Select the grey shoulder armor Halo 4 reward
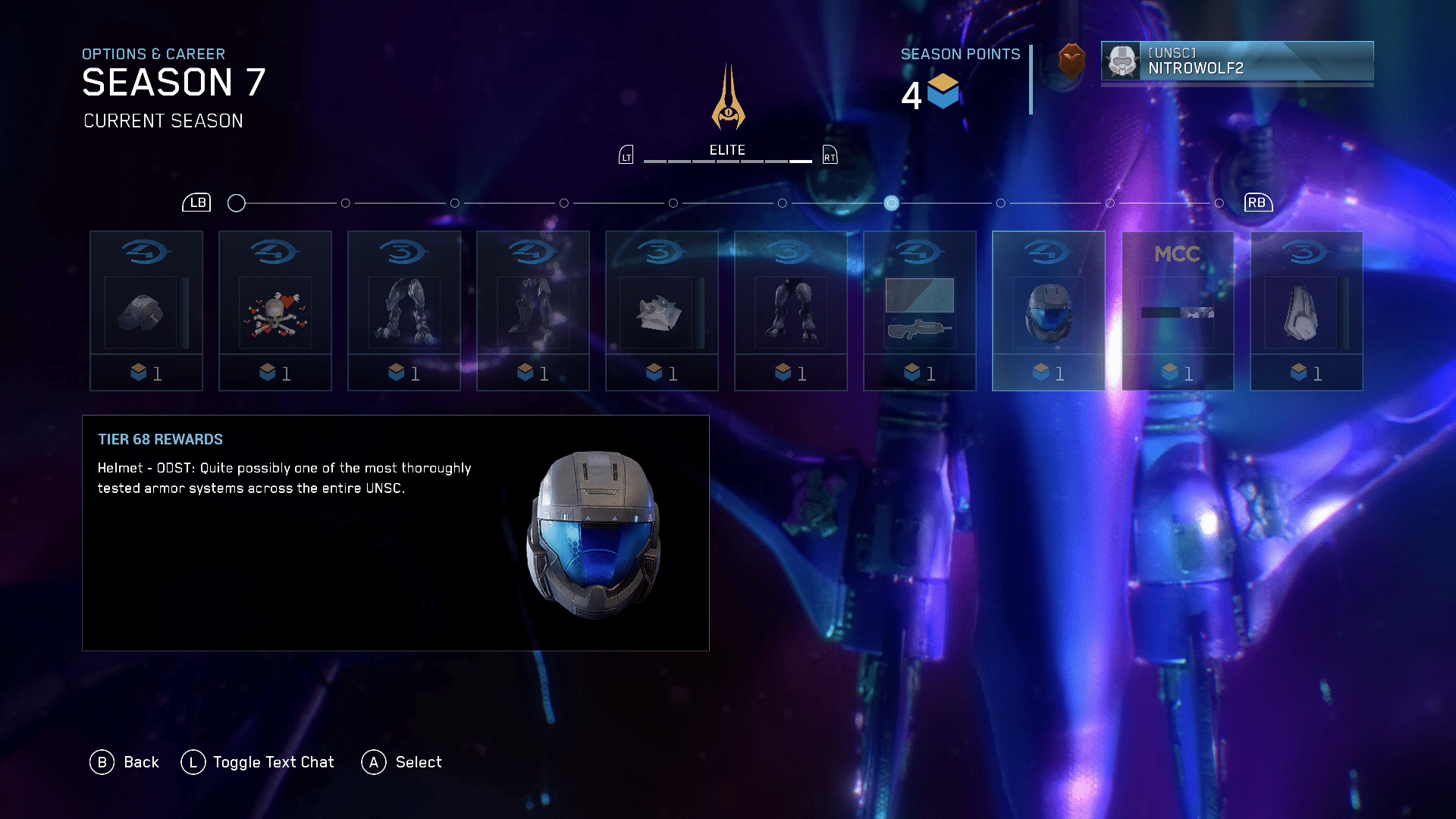Viewport: 1456px width, 819px height. click(146, 311)
